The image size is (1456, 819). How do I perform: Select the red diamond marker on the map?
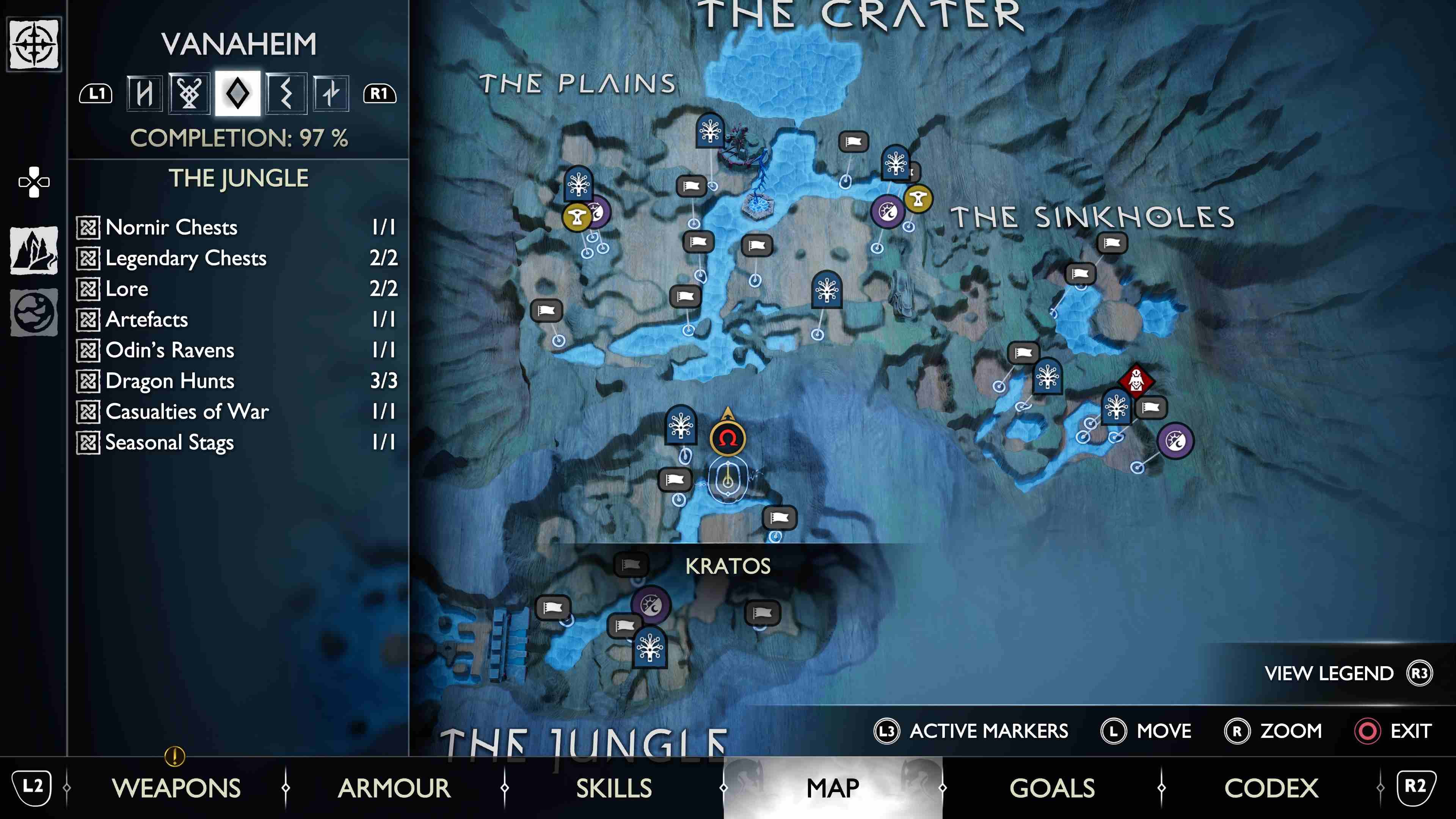click(1136, 380)
